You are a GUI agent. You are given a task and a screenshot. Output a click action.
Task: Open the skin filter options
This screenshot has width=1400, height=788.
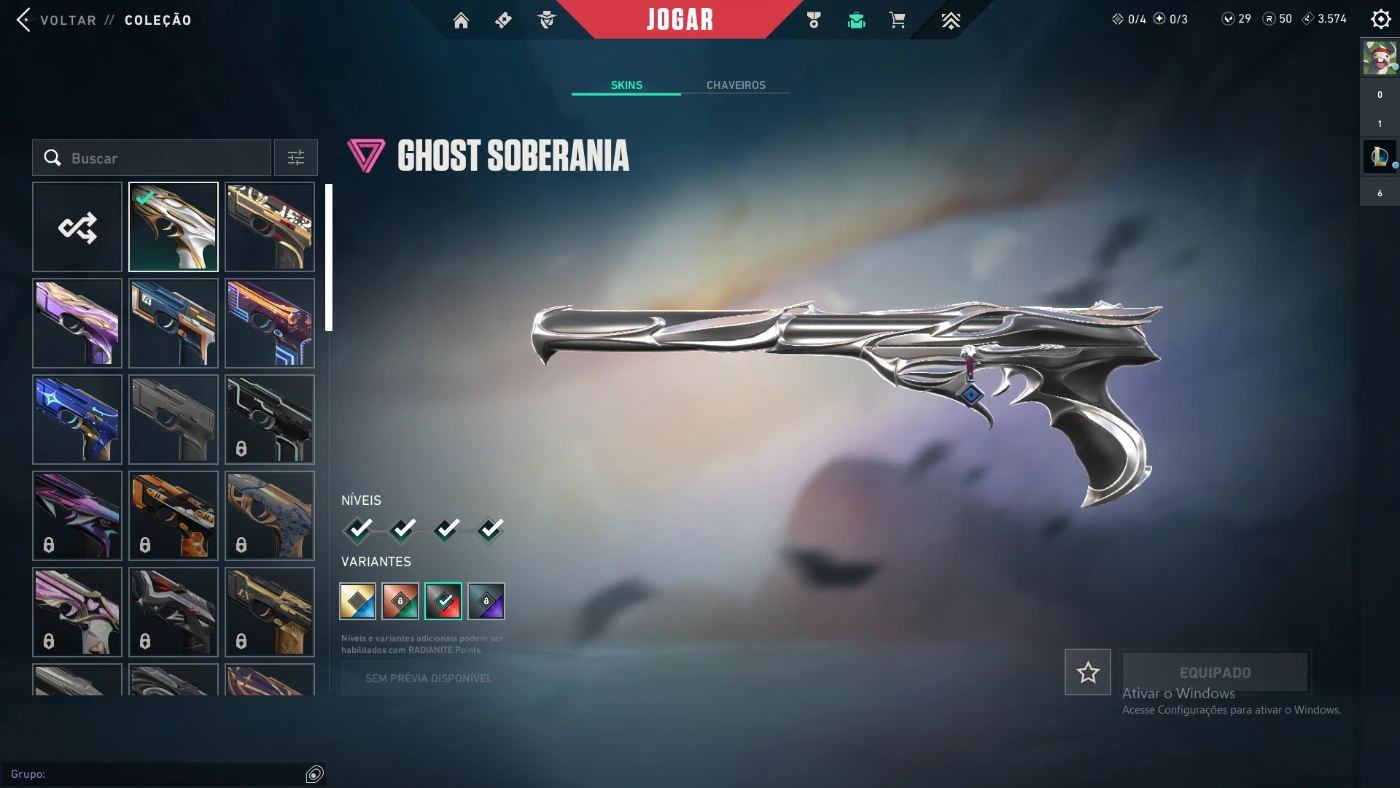tap(296, 158)
